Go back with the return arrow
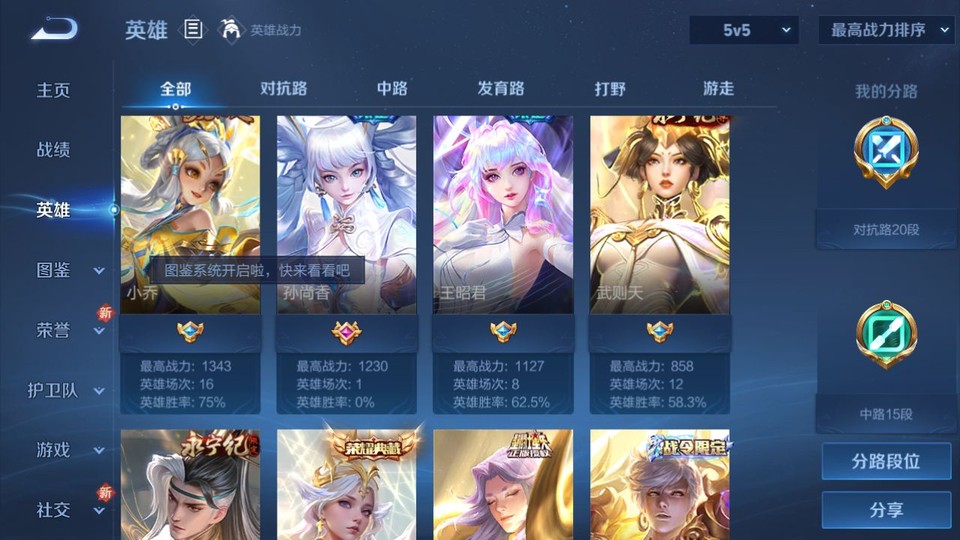 [54, 29]
